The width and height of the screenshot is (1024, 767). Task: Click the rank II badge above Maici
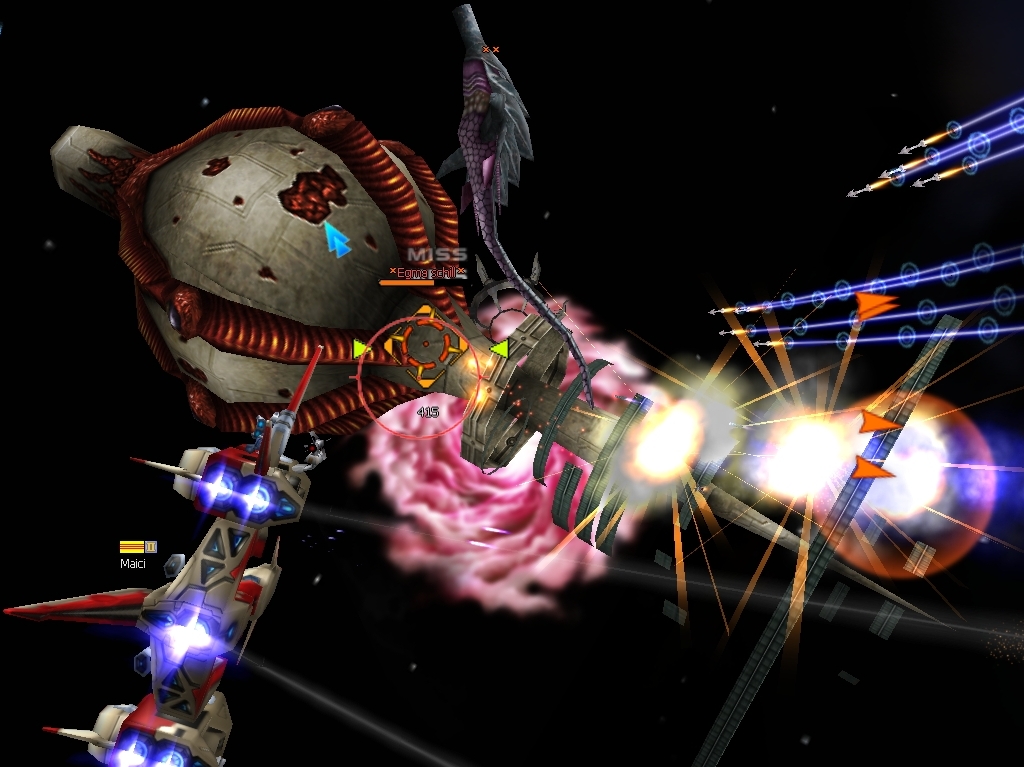pos(151,547)
